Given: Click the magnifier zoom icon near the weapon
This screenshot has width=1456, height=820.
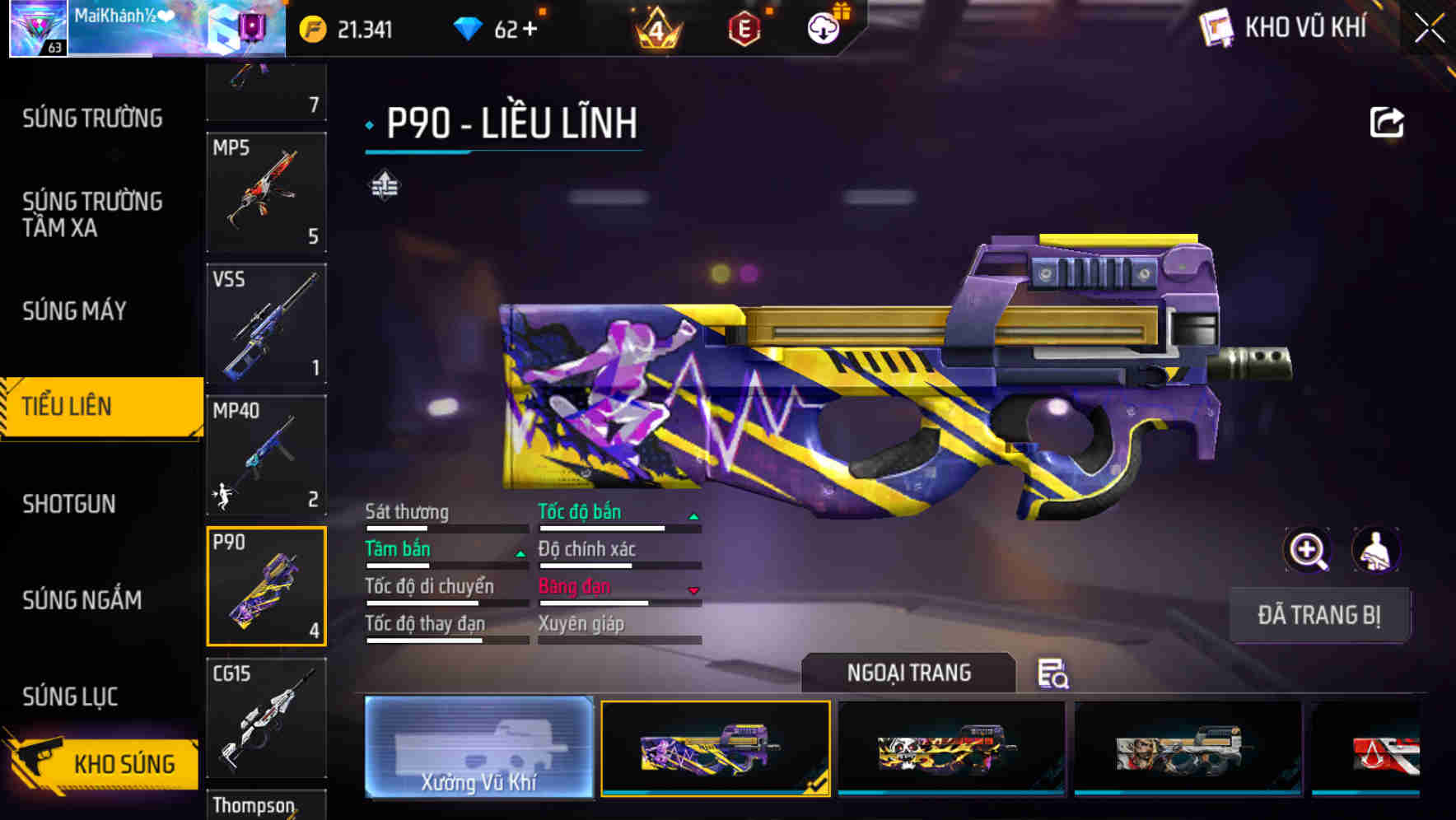Looking at the screenshot, I should (x=1308, y=550).
